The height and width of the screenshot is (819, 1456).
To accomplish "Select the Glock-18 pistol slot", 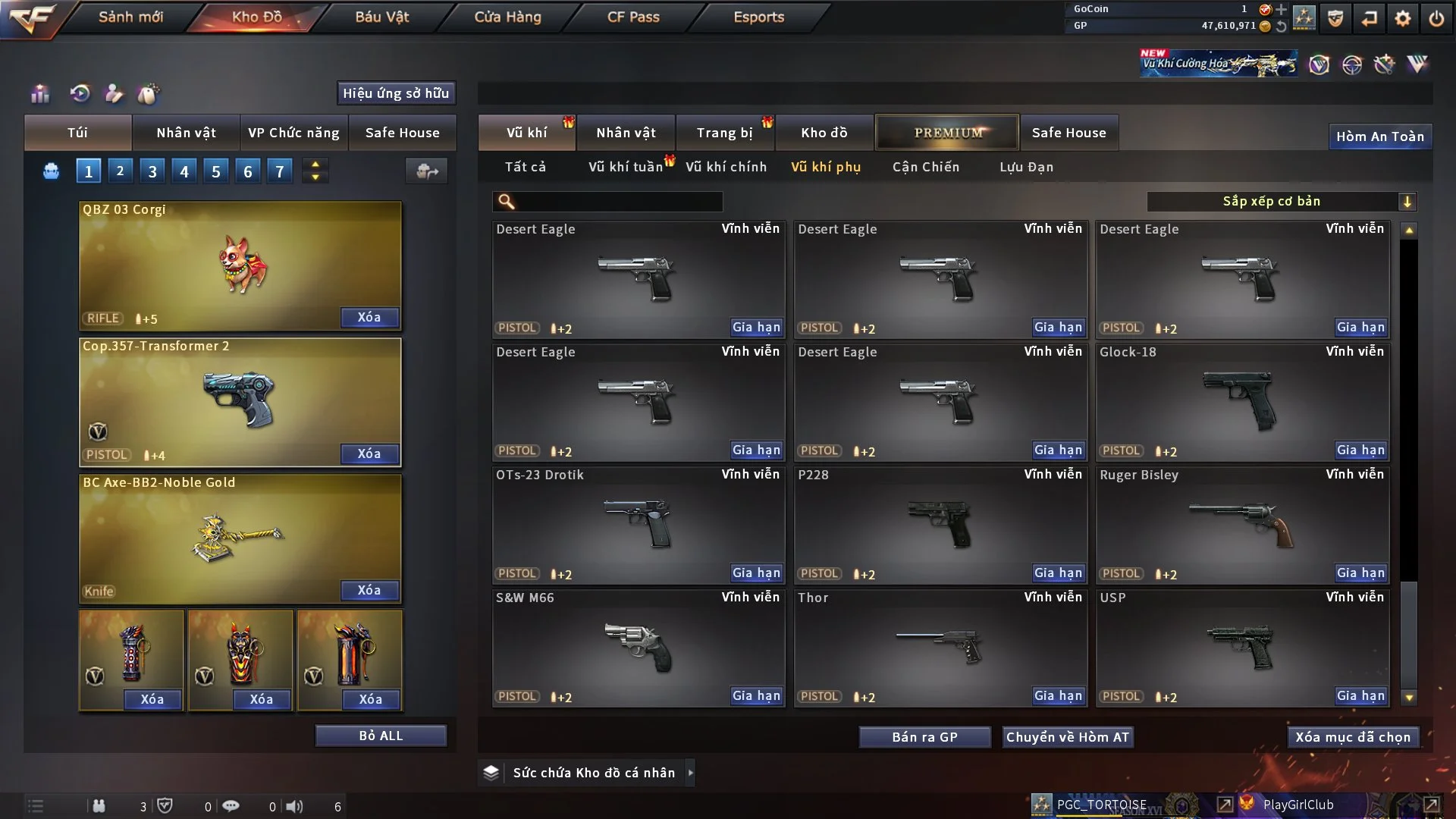I will [x=1242, y=402].
